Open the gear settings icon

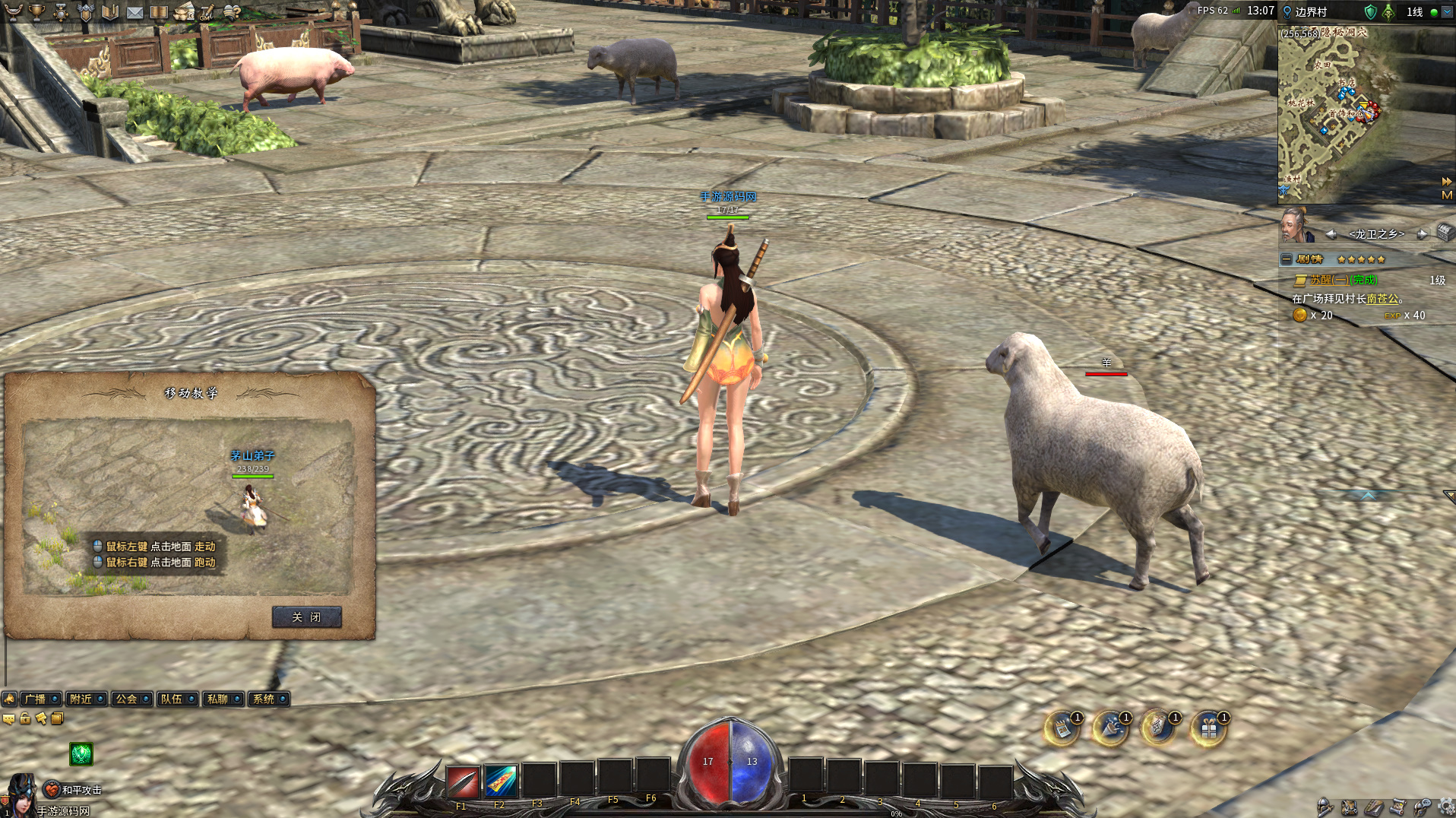1446,806
